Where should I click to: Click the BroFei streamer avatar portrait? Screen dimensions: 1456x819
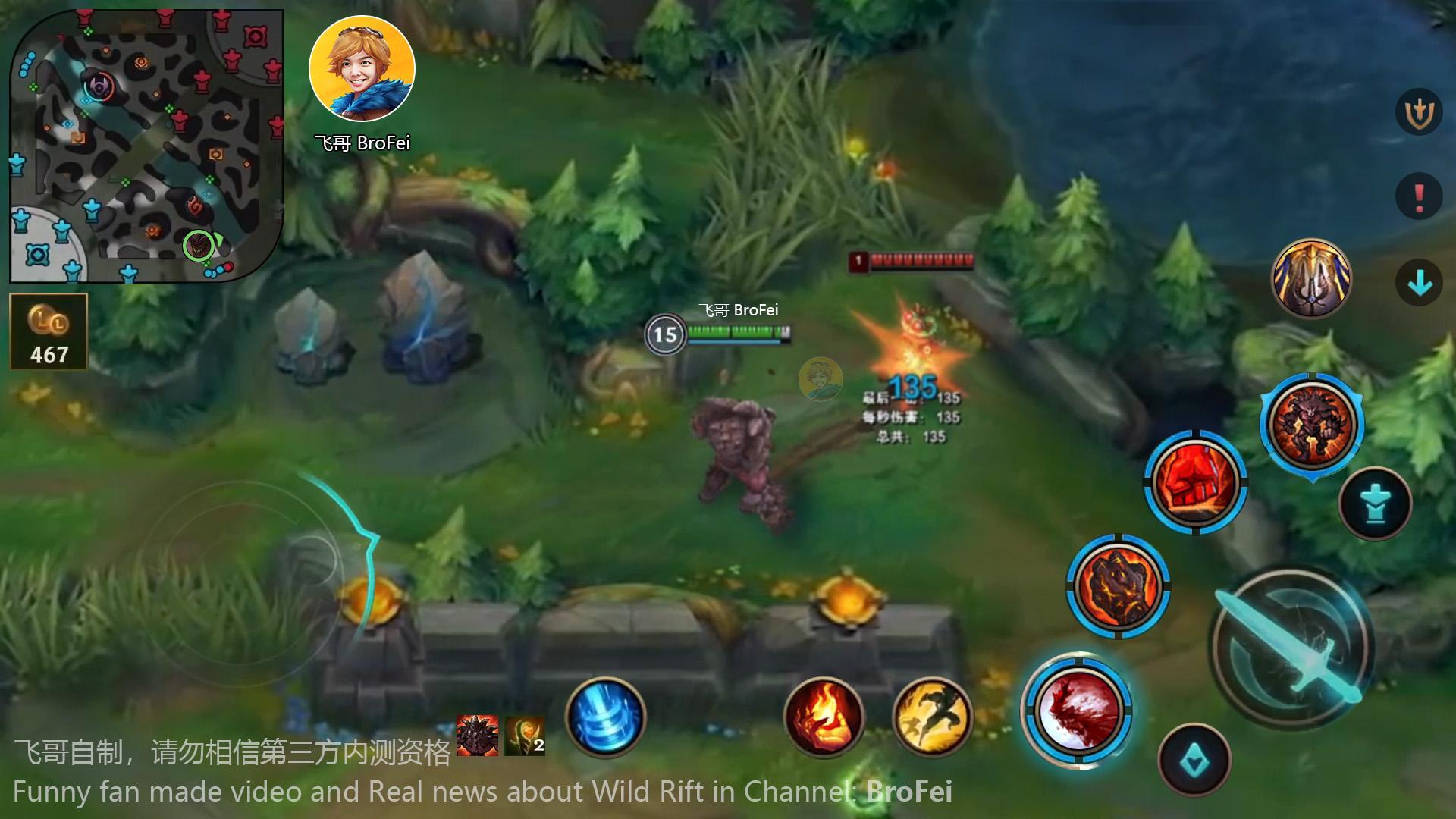(x=362, y=69)
